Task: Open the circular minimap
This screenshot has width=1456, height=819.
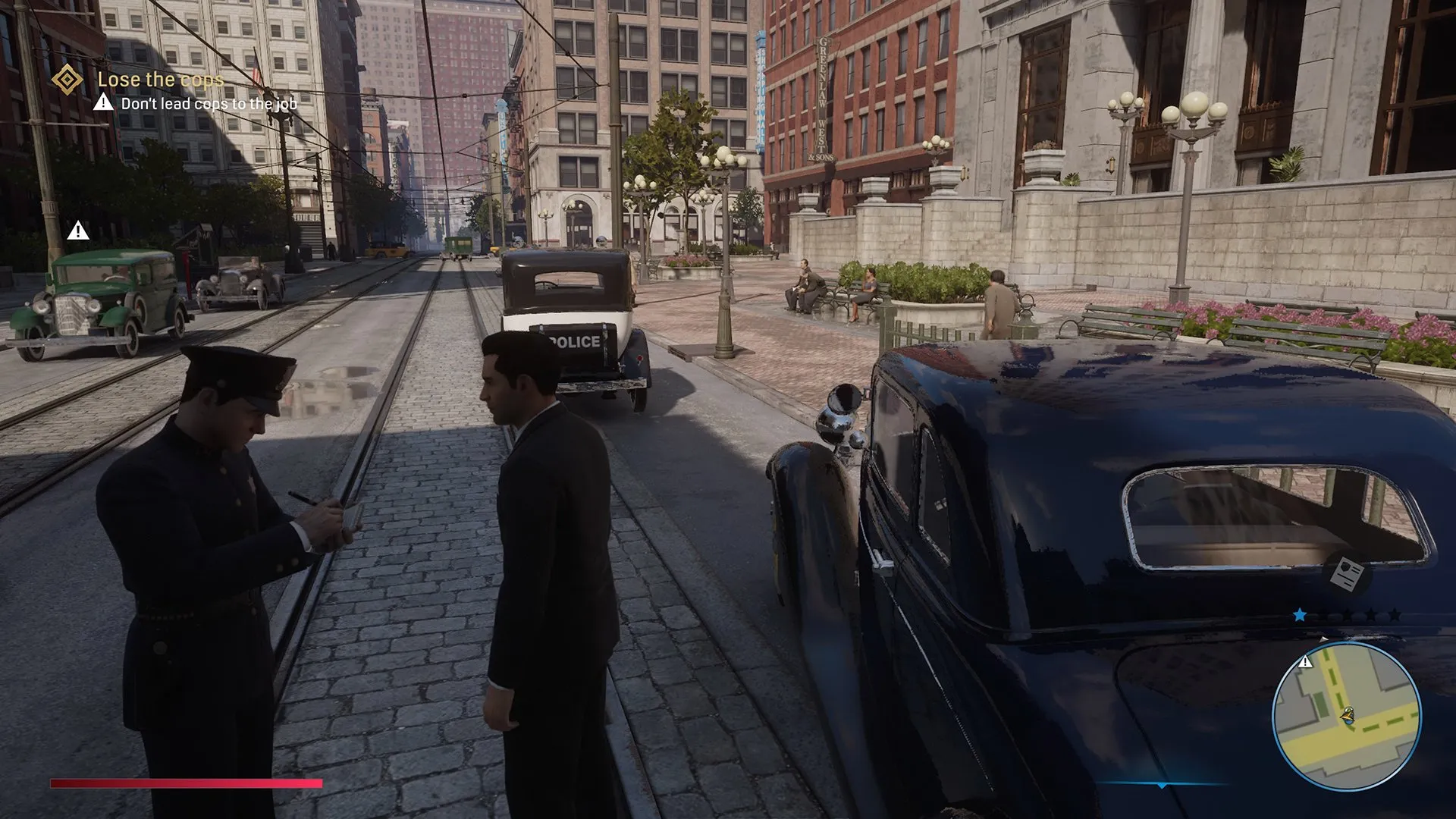Action: [1346, 715]
